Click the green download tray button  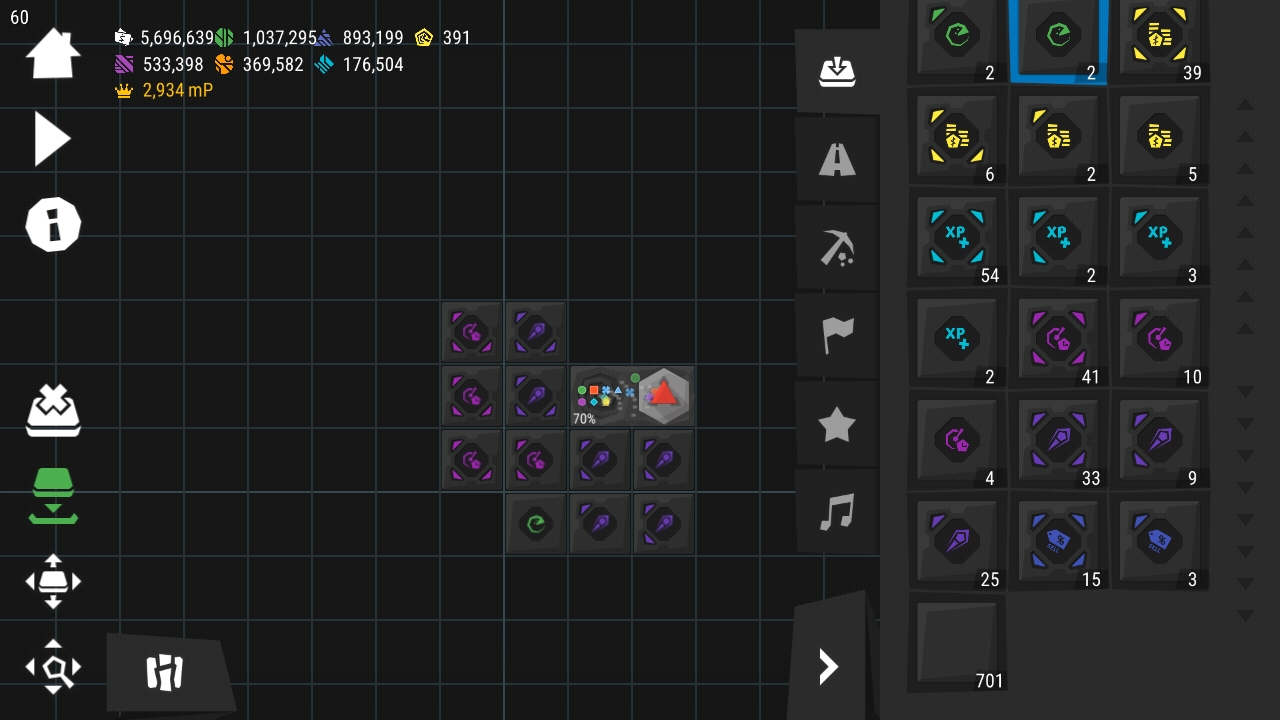click(53, 495)
